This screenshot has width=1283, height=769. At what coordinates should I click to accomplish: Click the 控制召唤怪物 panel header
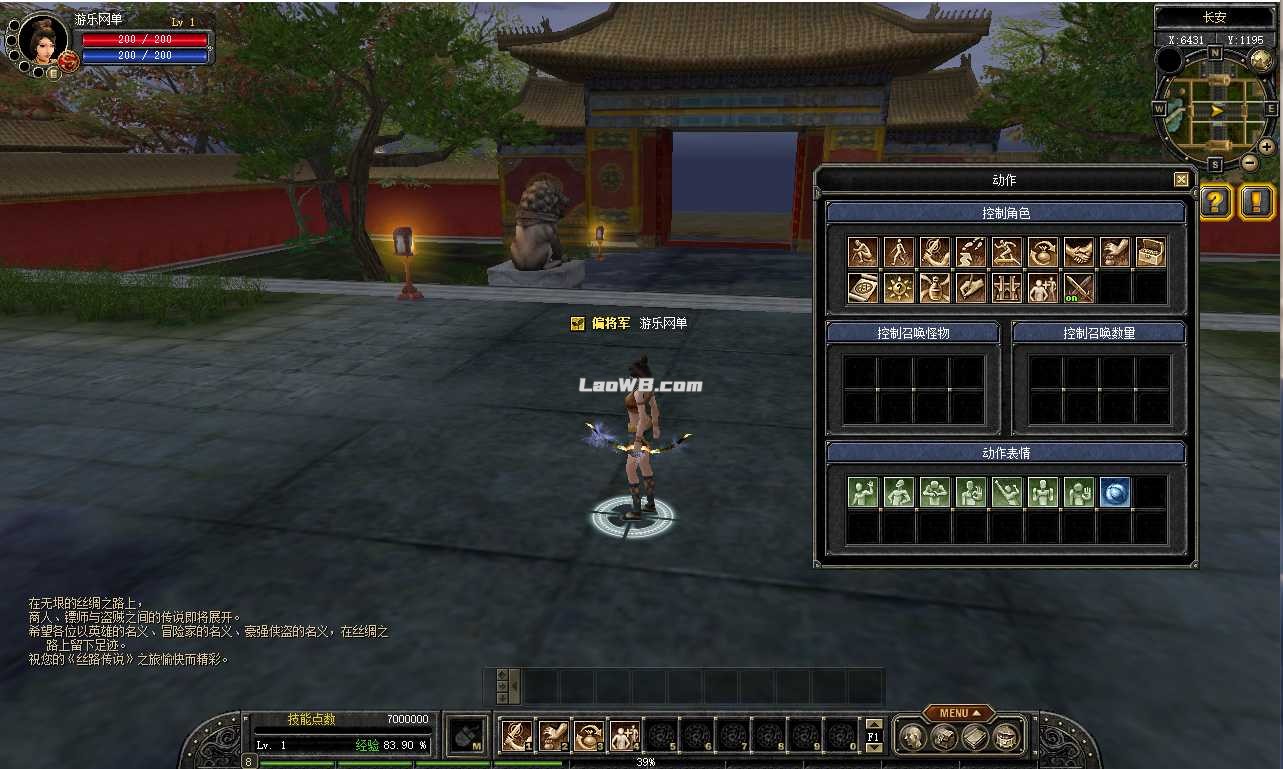click(913, 331)
